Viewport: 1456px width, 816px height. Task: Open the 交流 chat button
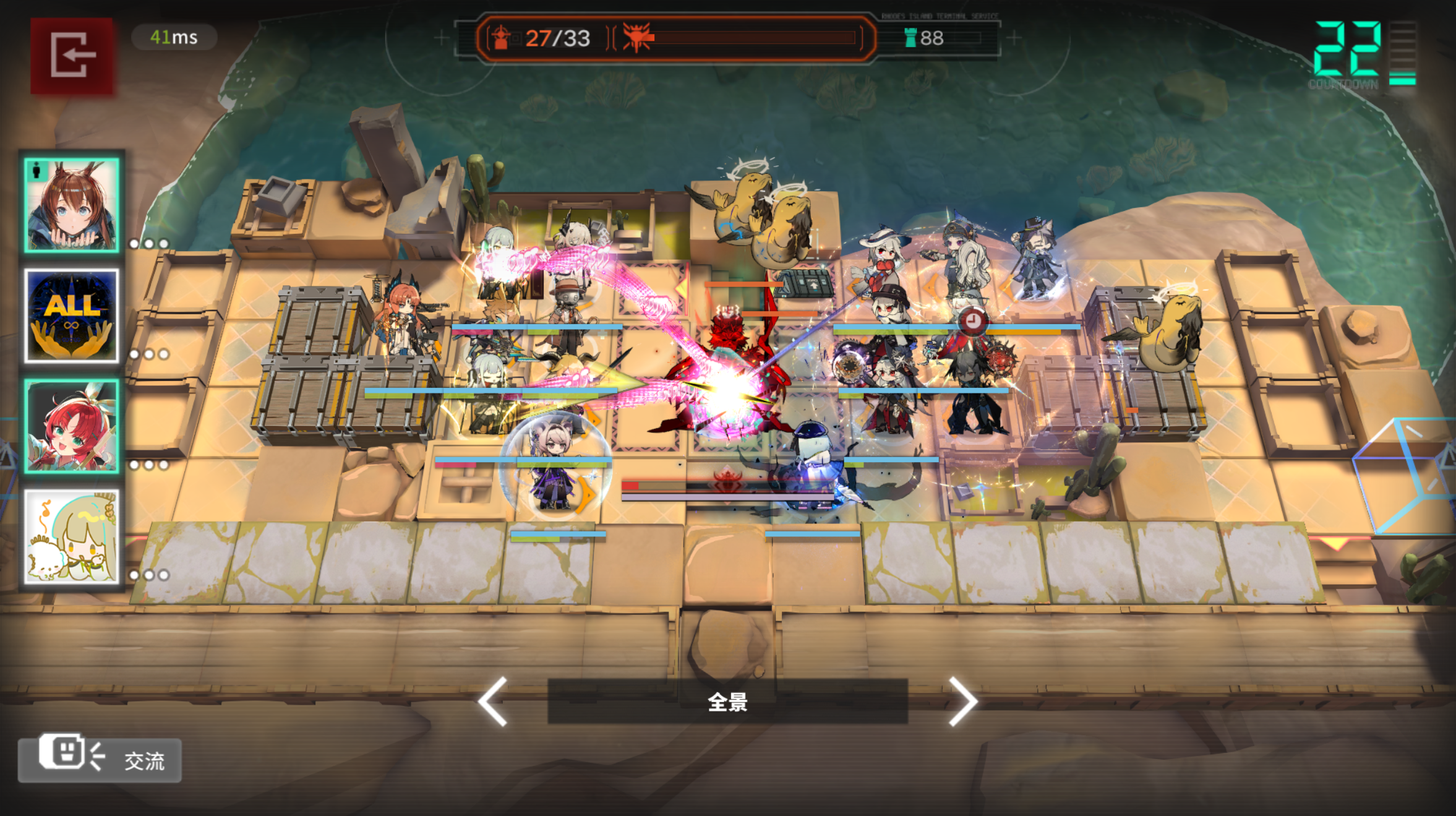(100, 759)
